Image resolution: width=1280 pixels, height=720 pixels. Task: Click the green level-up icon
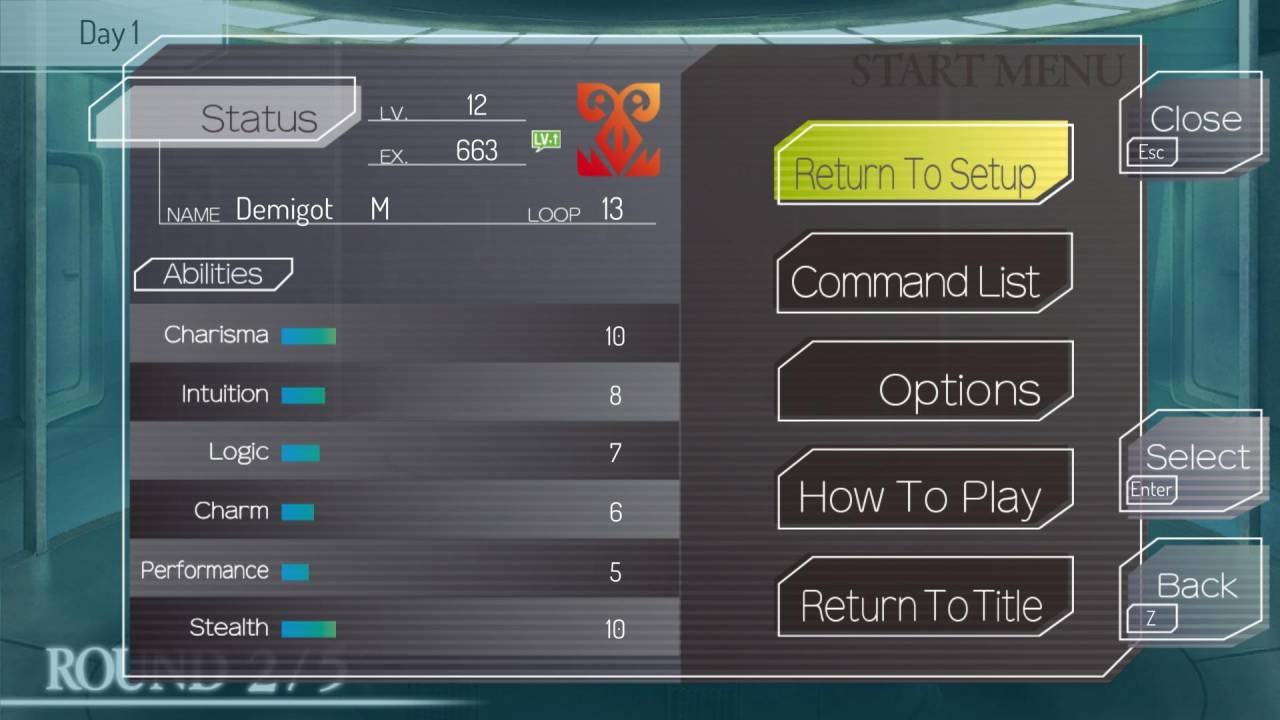click(545, 140)
